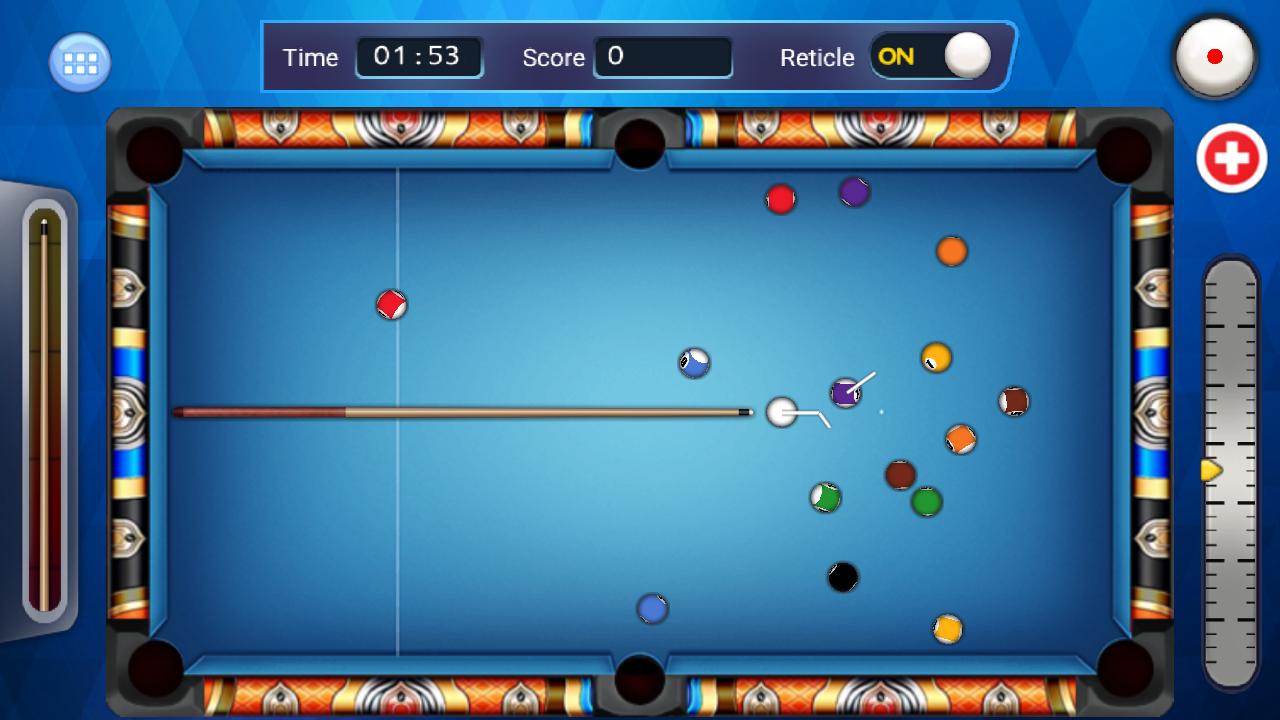Image resolution: width=1280 pixels, height=720 pixels.
Task: Click the red cross health icon
Action: pos(1230,158)
